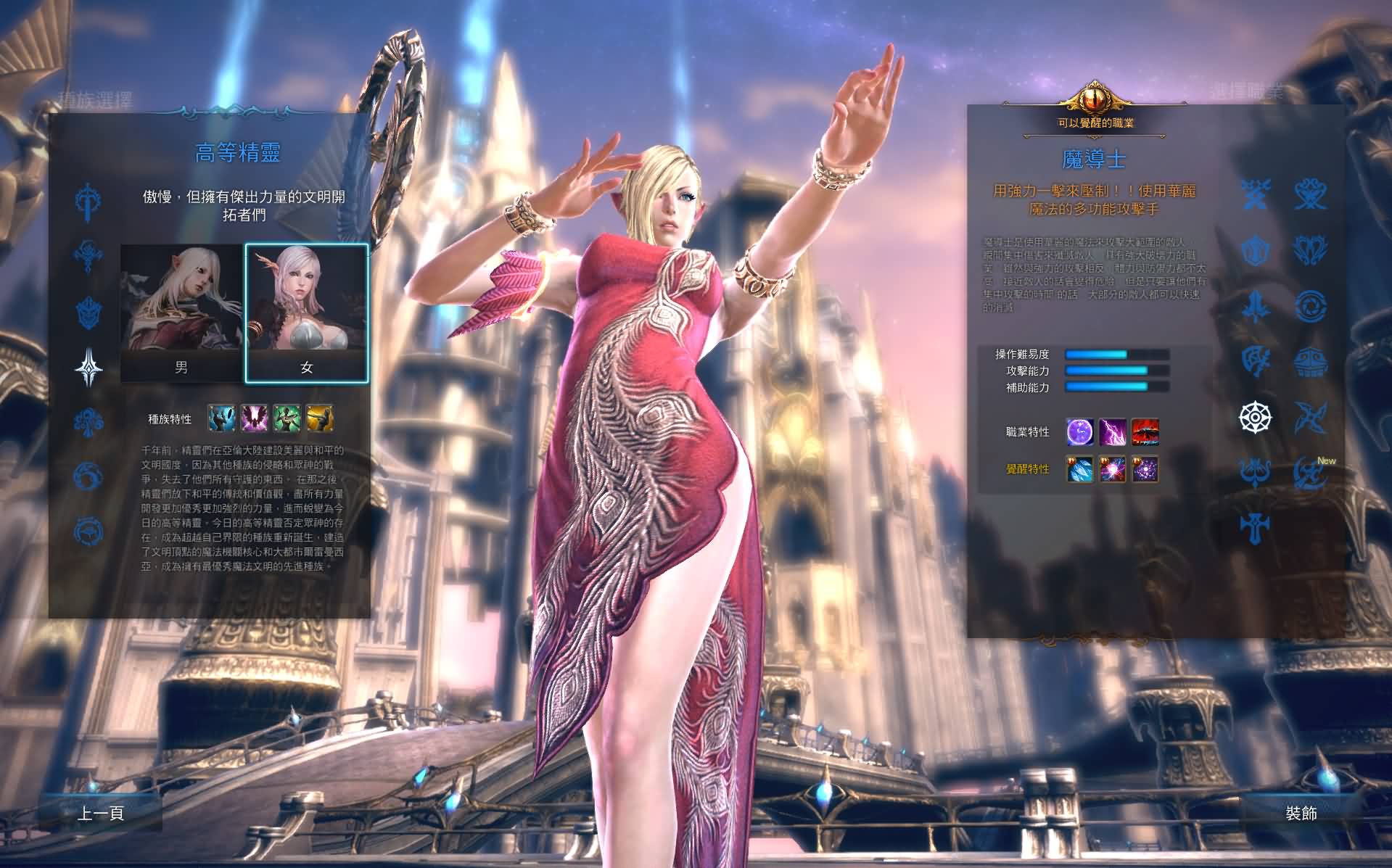This screenshot has width=1392, height=868.
Task: Choose the shuriken class icon
Action: point(1310,417)
